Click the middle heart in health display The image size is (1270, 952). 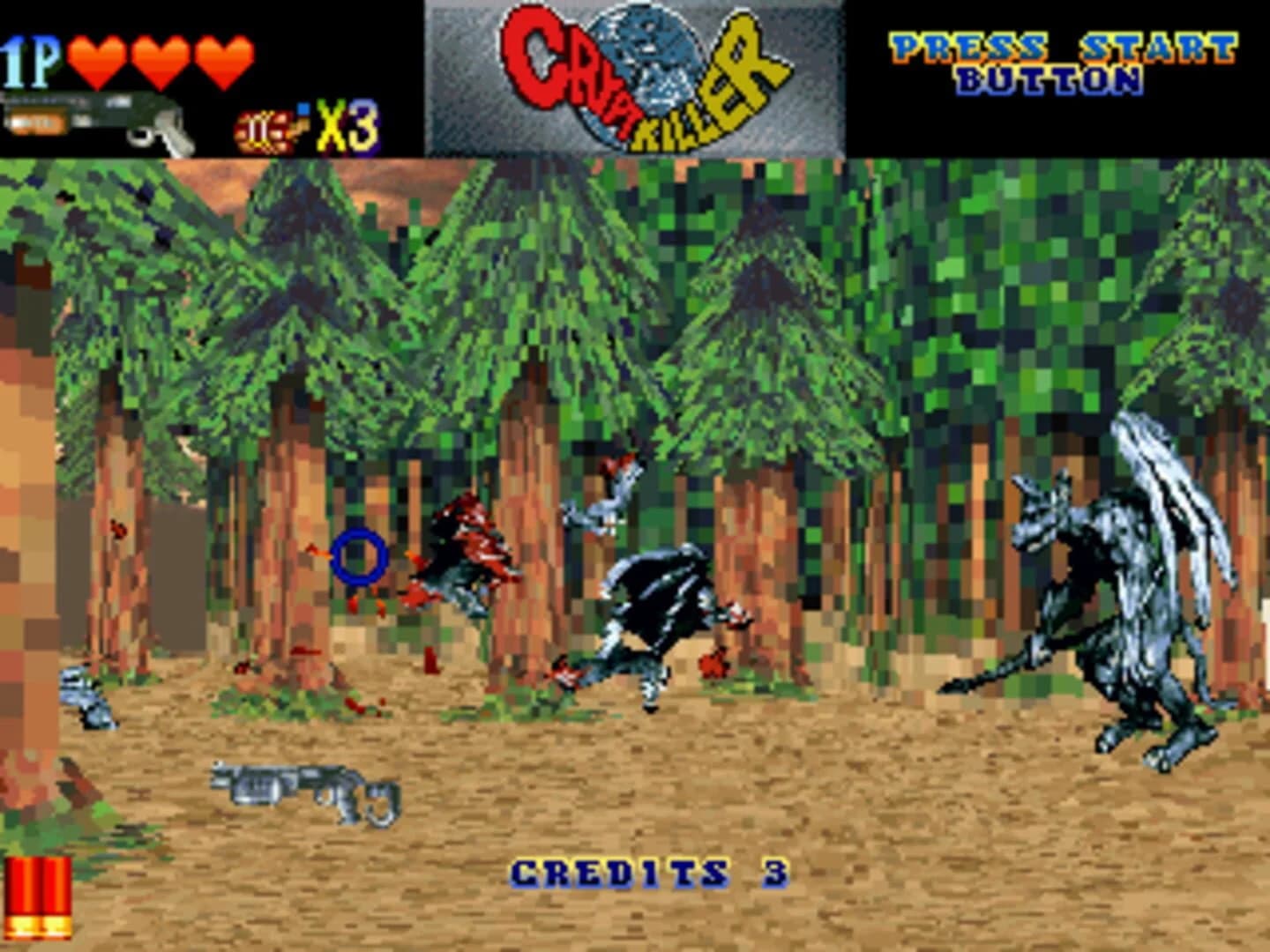click(157, 62)
